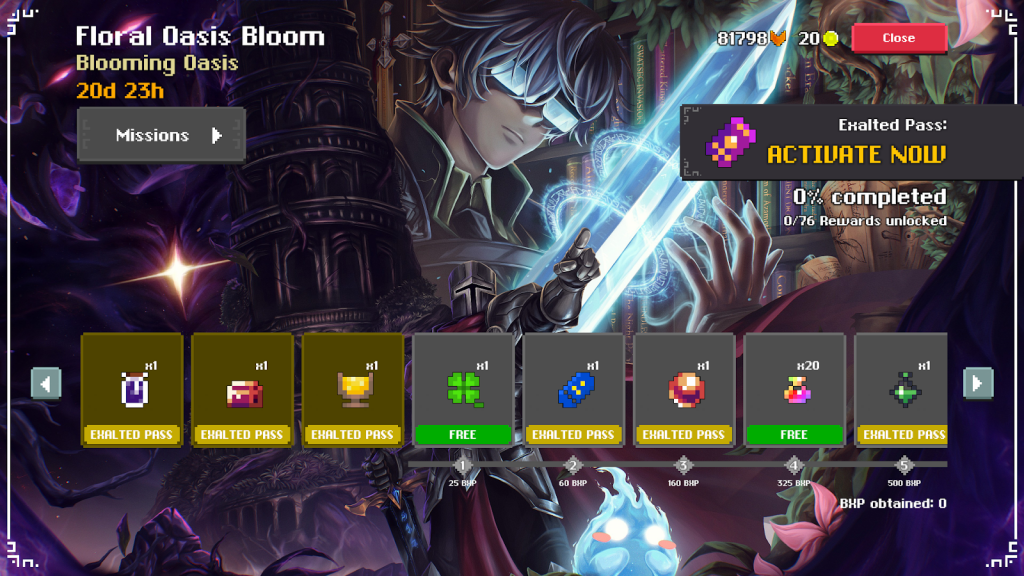Select the golden trophy cup reward

(x=353, y=389)
